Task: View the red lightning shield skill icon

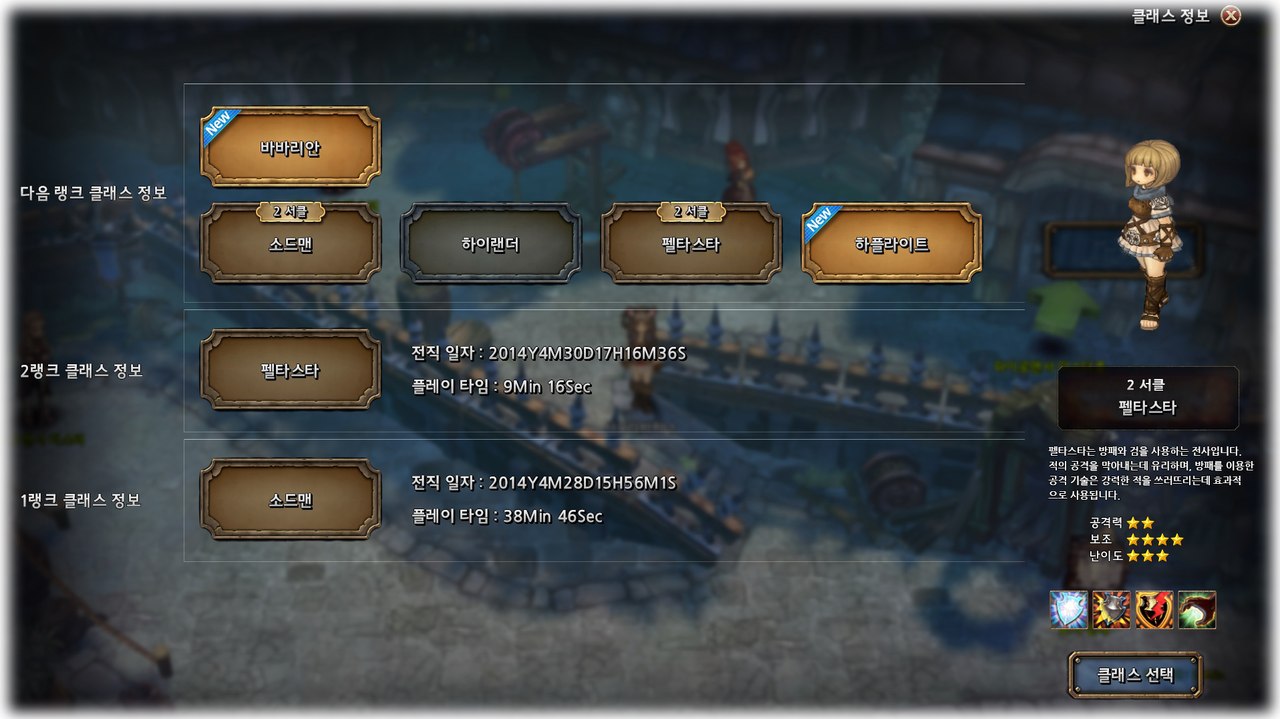Action: click(1154, 610)
